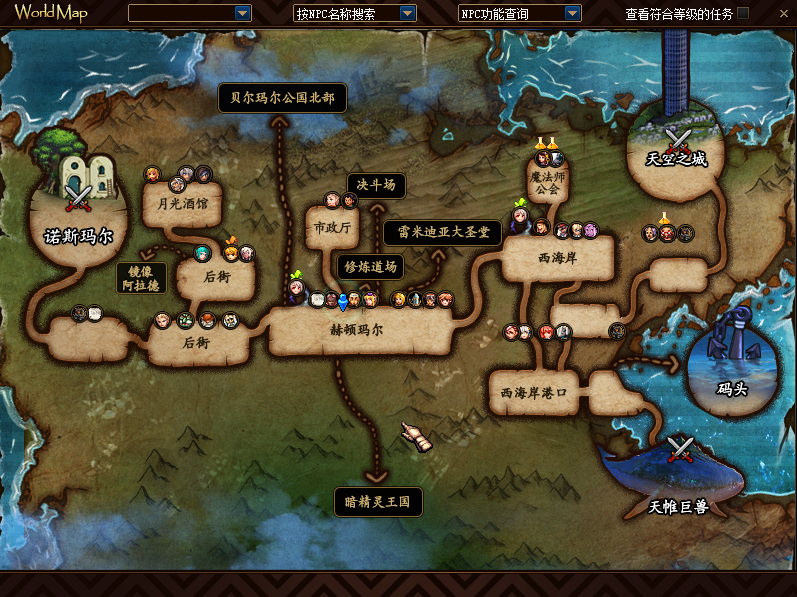Select the 西海岸 area
Screen dimensions: 797x597
[x=557, y=259]
